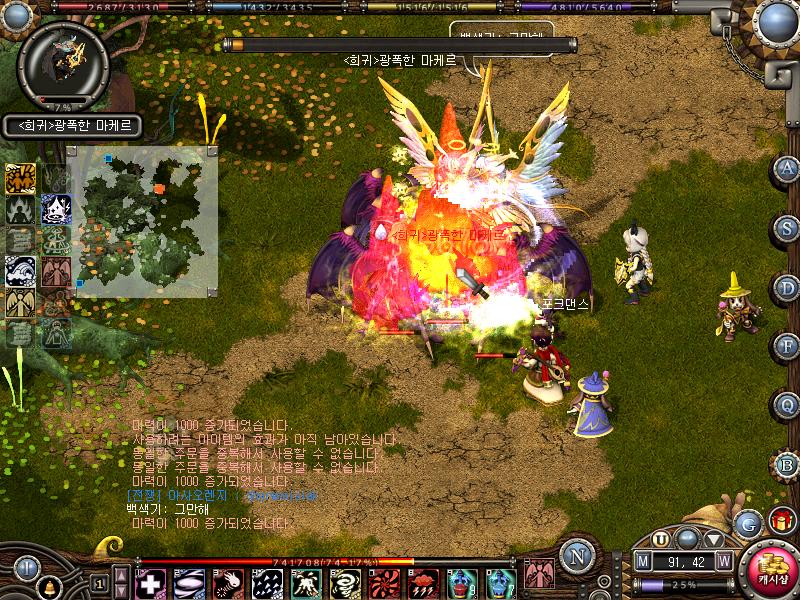Open the red gift box icon
This screenshot has width=800, height=600.
pyautogui.click(x=780, y=521)
